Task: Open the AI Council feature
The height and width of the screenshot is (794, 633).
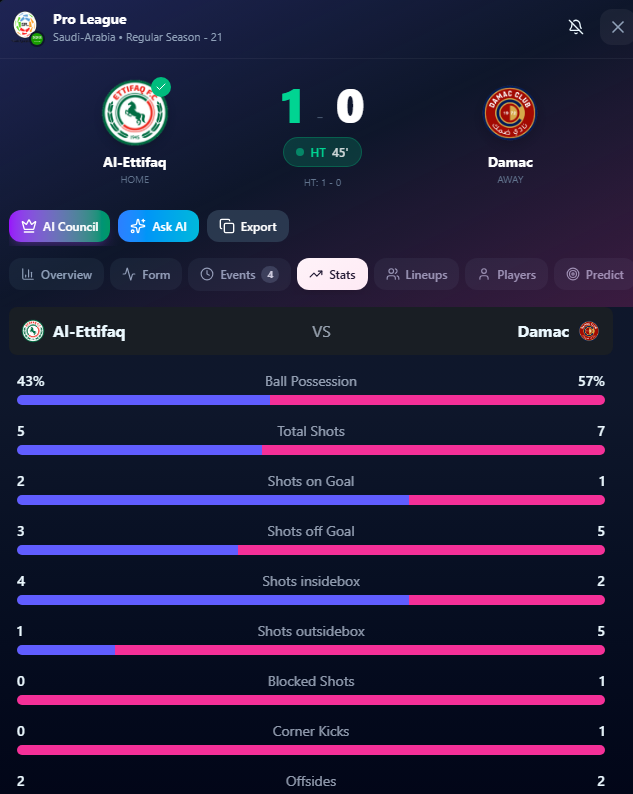Action: 59,226
